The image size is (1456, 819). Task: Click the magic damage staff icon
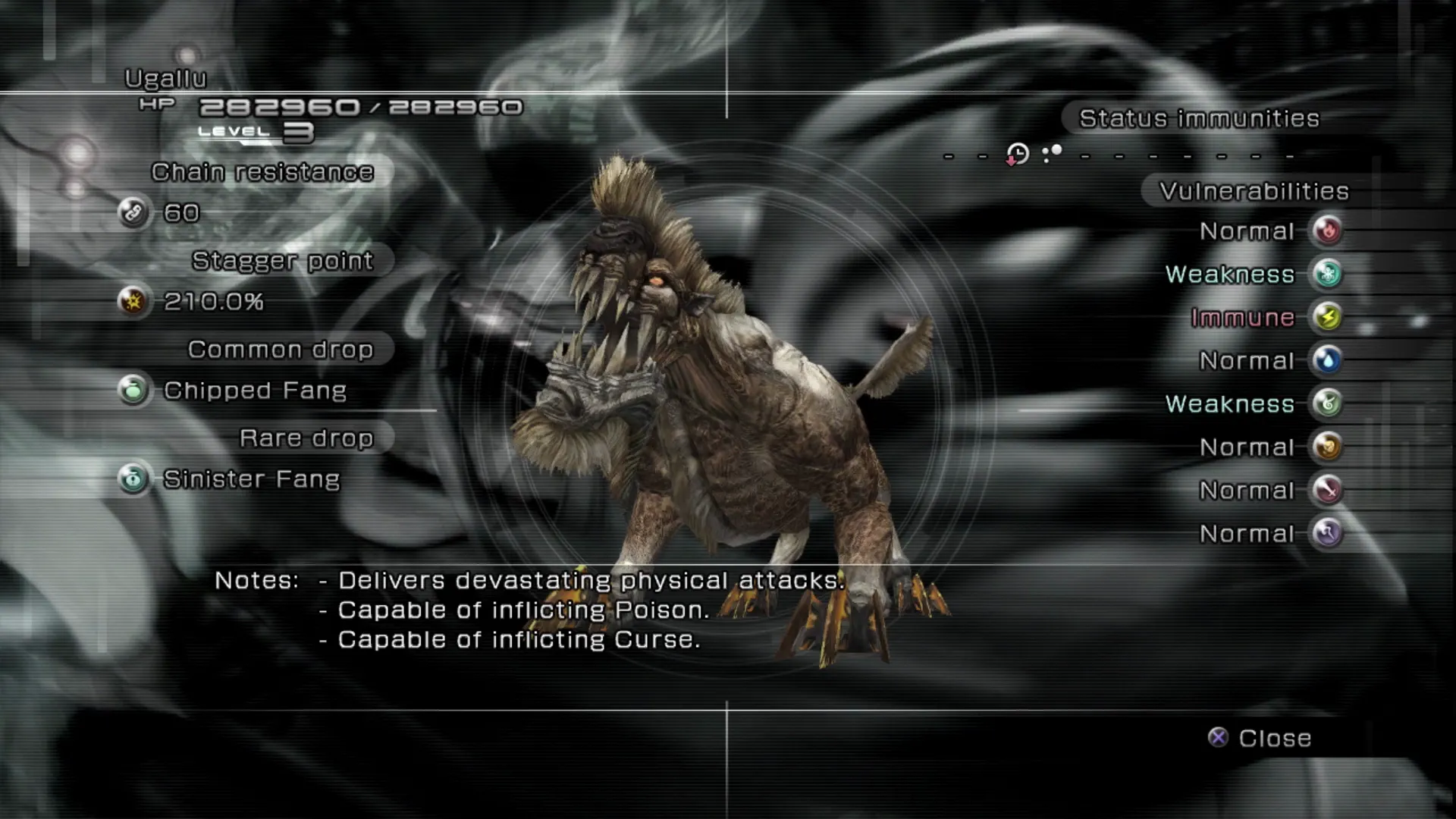coord(1328,533)
